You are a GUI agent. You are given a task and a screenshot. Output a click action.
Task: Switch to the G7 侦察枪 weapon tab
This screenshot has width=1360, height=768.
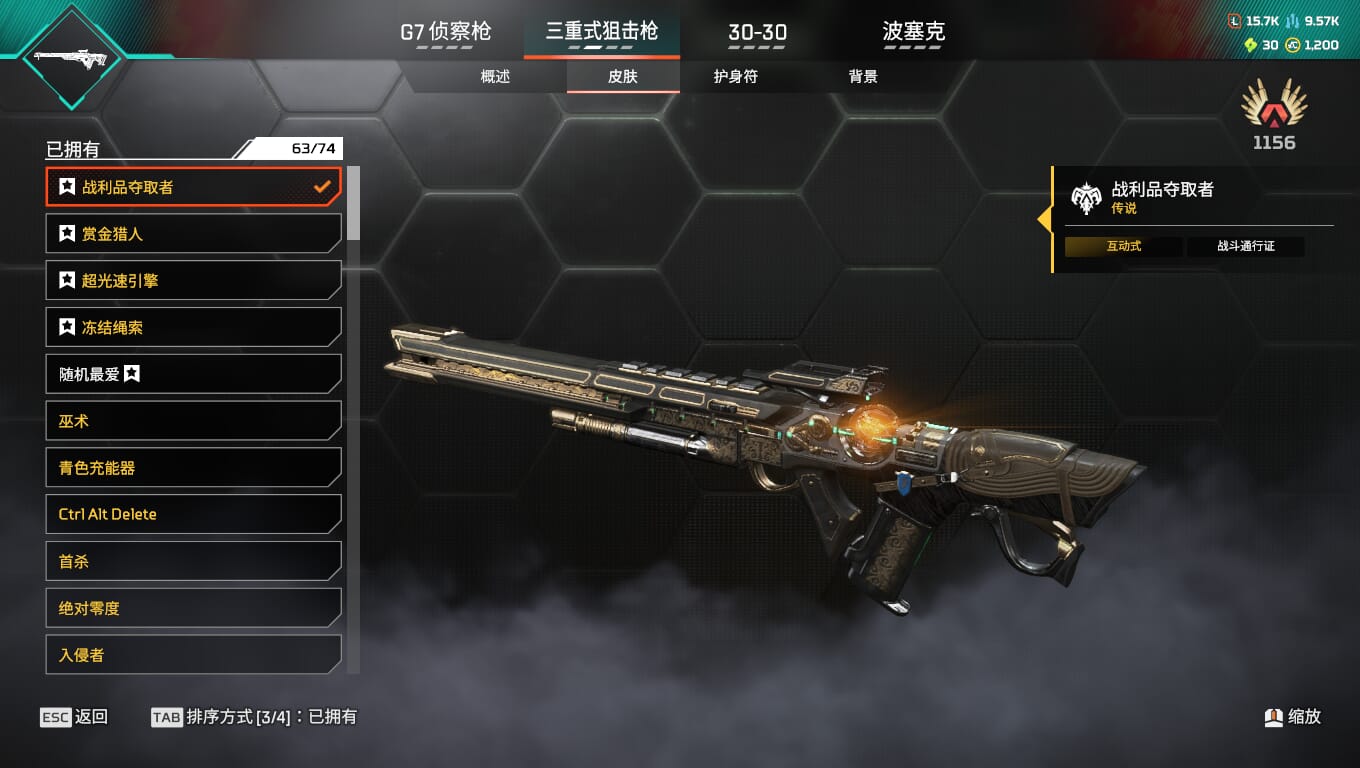446,32
